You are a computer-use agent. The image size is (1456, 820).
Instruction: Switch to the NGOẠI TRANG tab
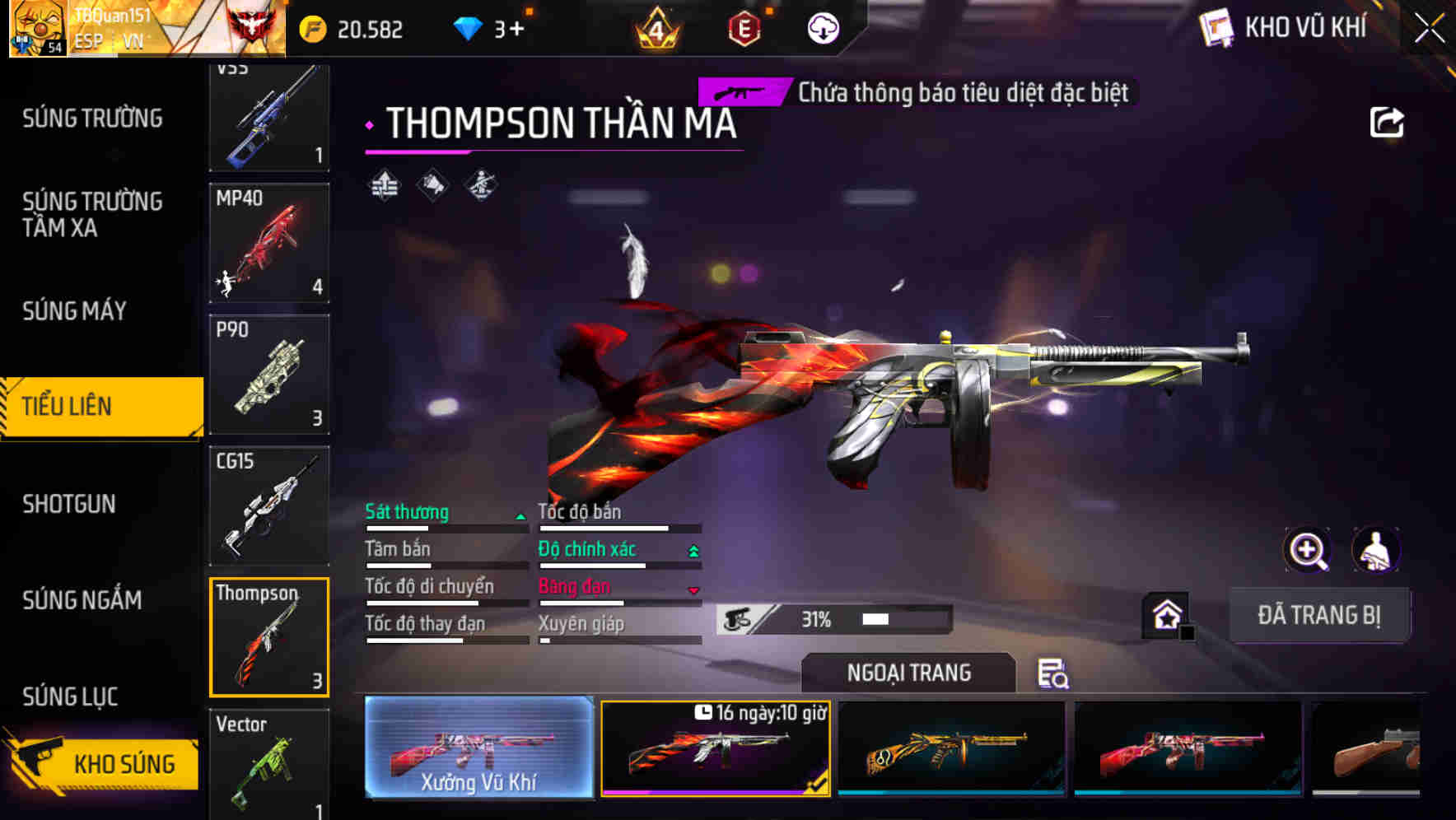(x=907, y=673)
